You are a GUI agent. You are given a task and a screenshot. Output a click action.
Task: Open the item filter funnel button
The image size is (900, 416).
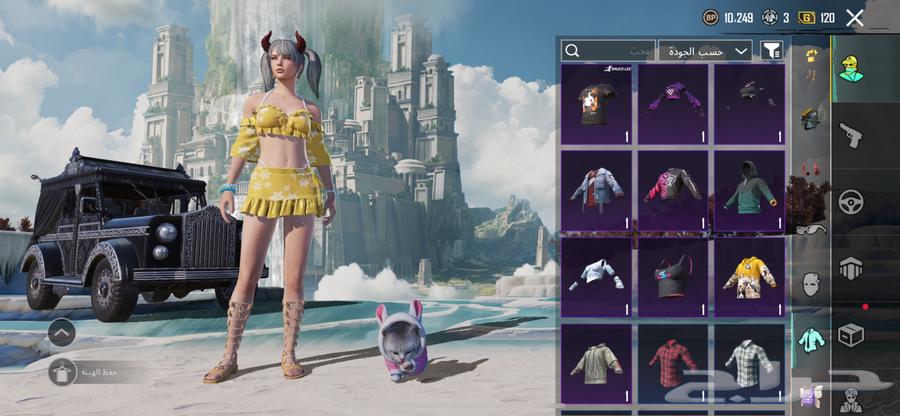[x=772, y=50]
